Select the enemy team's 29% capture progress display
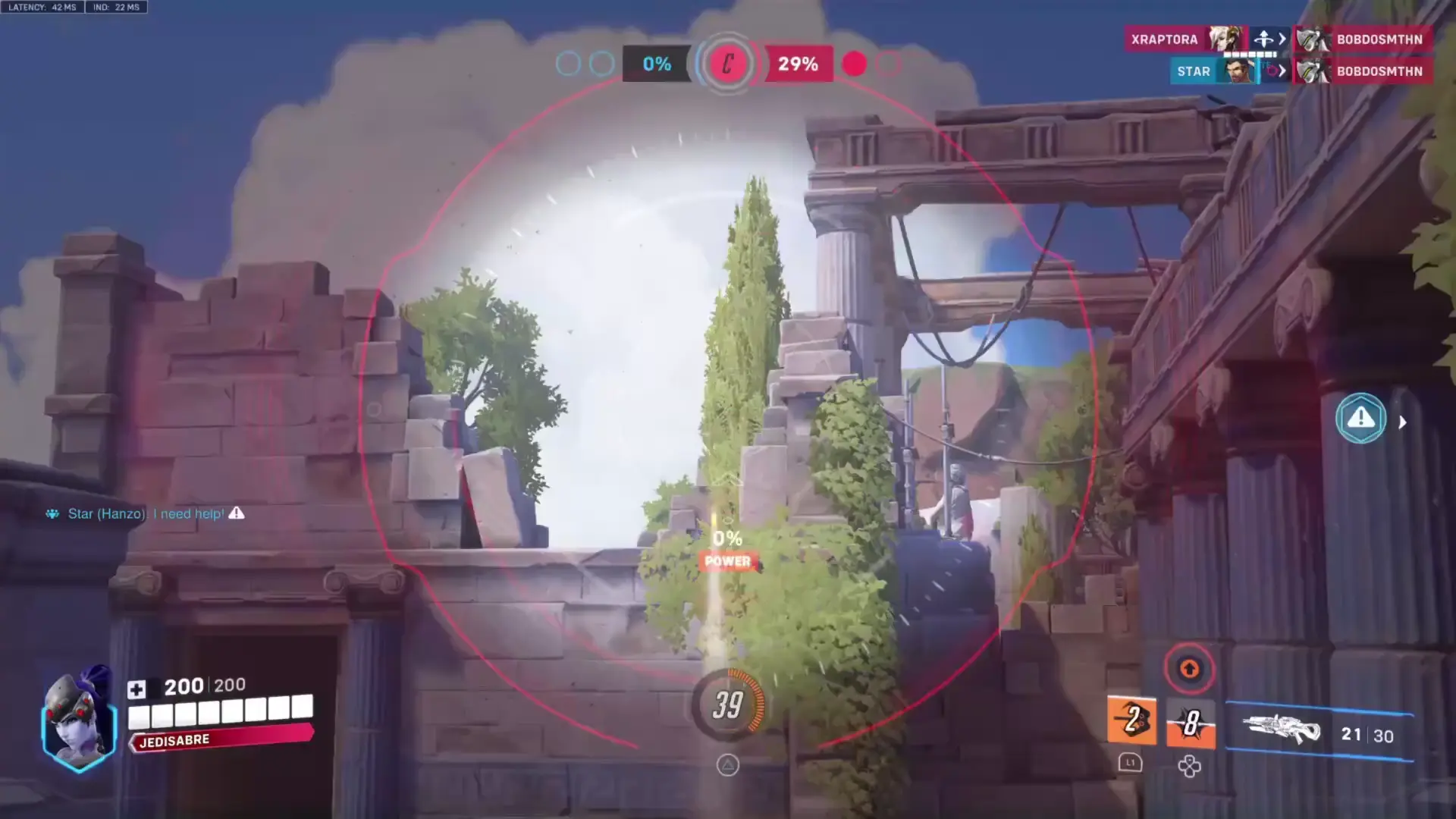Viewport: 1456px width, 819px height. point(796,64)
